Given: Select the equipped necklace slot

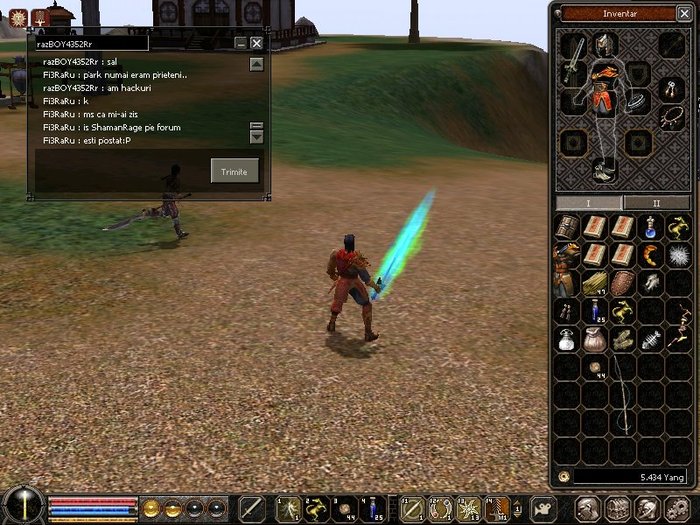Looking at the screenshot, I should point(669,116).
